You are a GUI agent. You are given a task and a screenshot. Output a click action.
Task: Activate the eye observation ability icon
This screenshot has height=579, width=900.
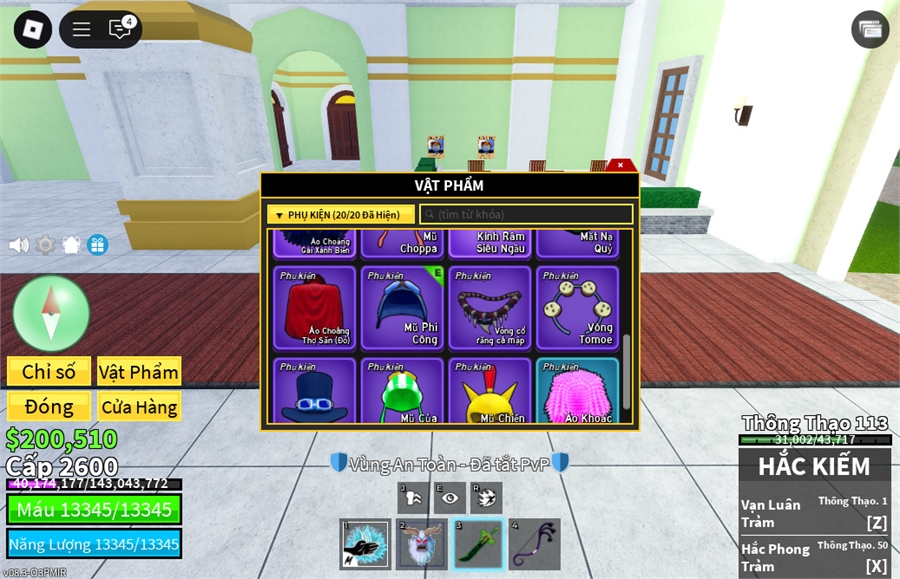pos(450,497)
